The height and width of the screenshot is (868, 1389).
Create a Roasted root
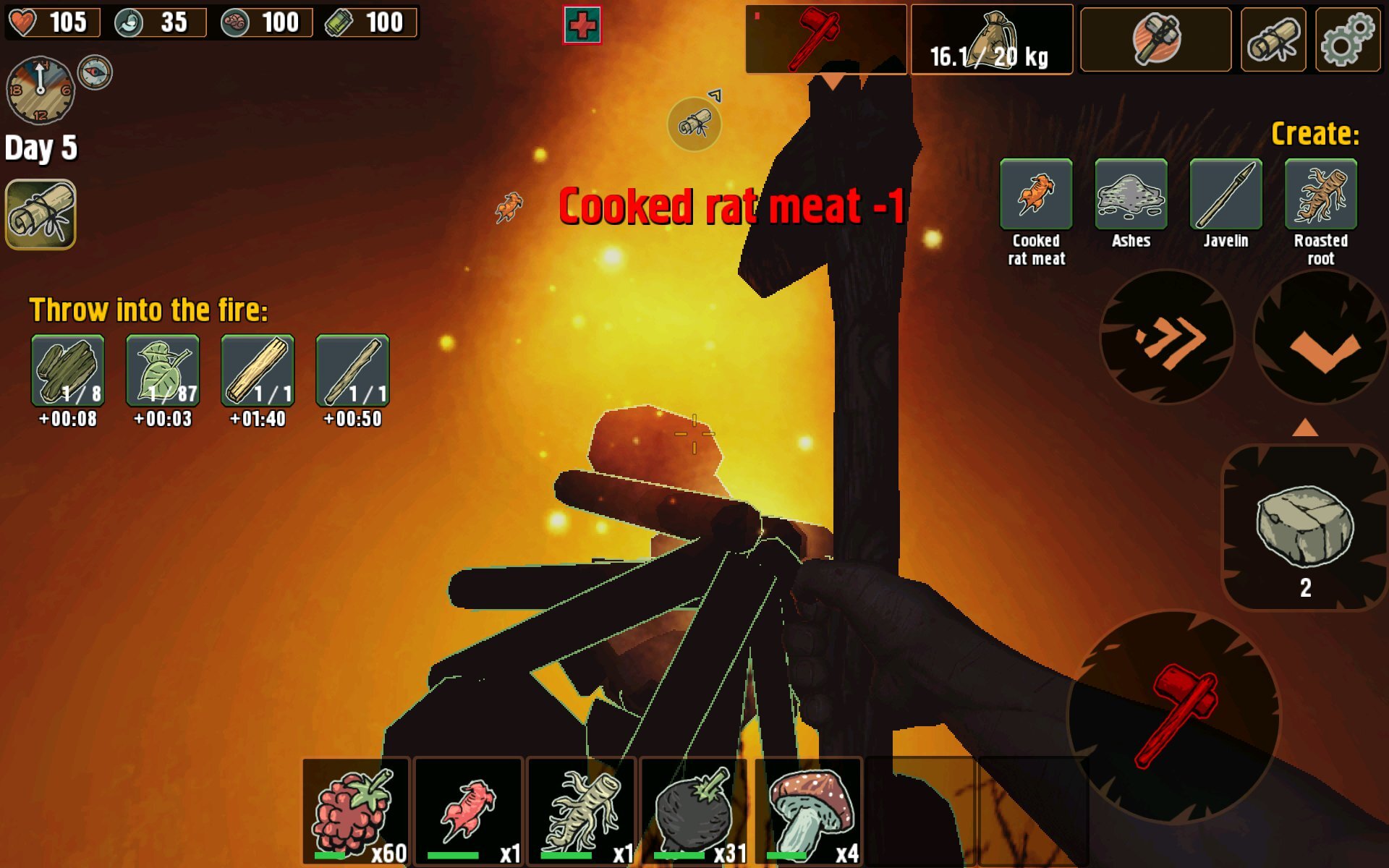coord(1320,194)
